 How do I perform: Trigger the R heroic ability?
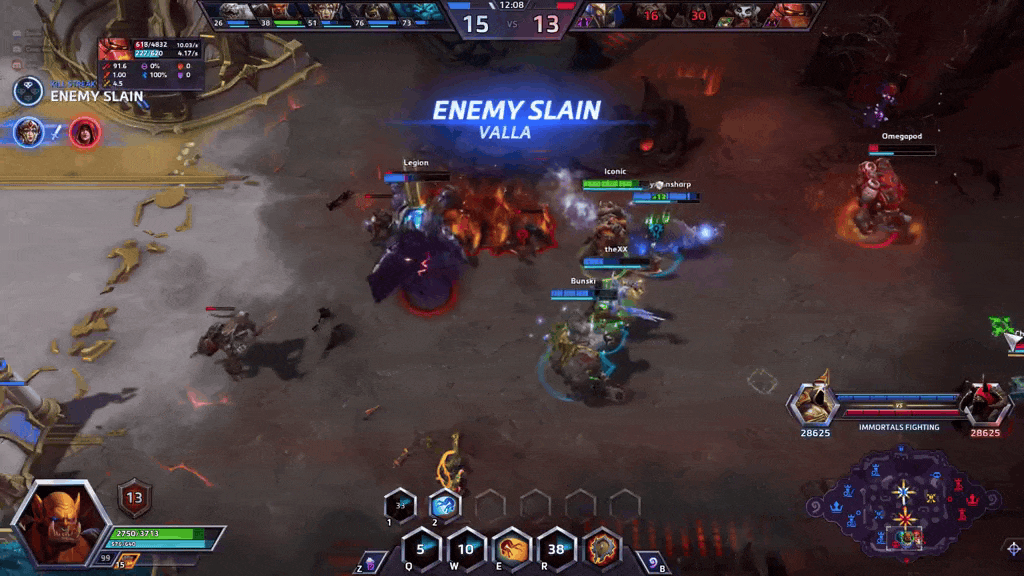(x=556, y=548)
